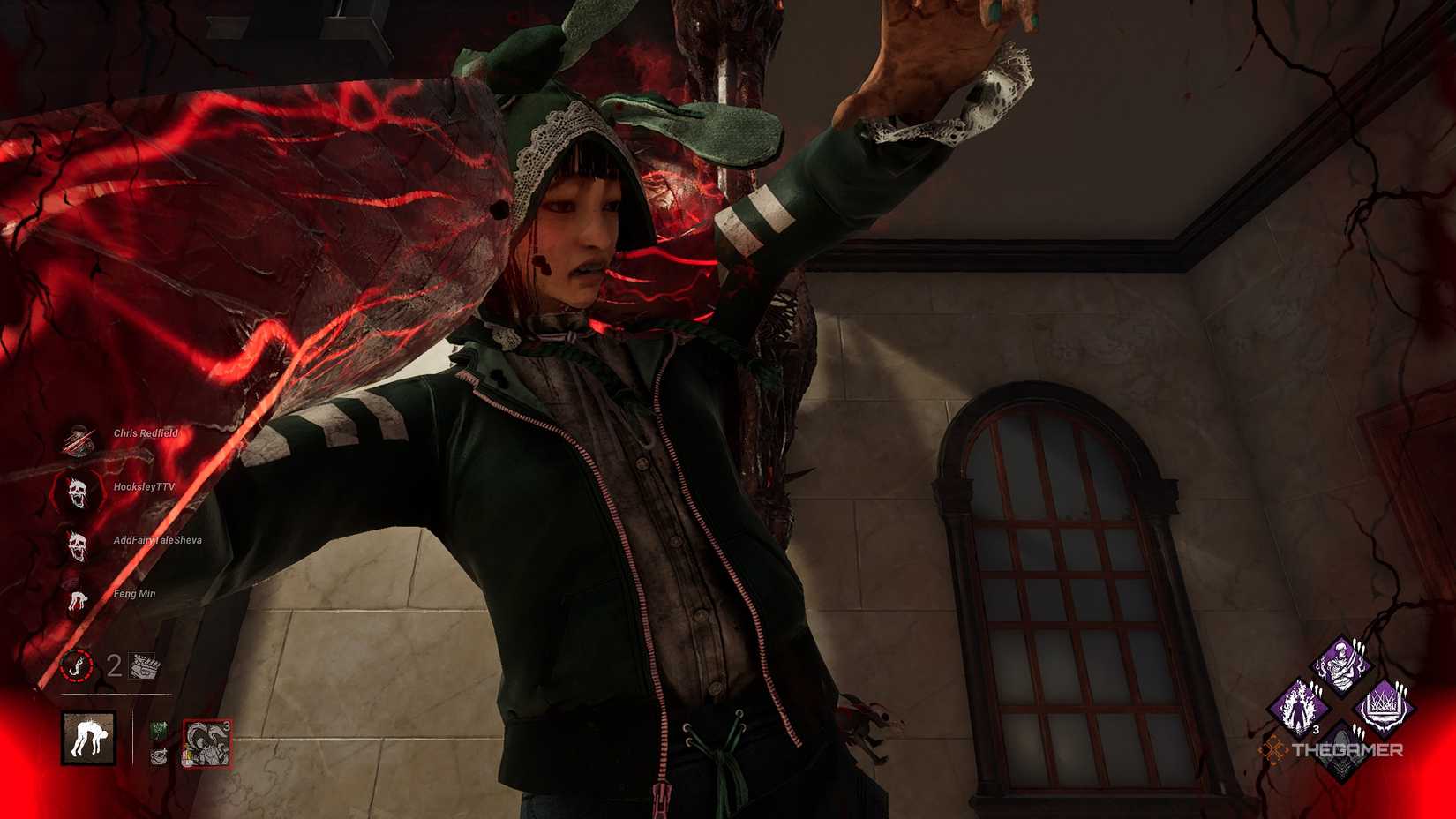Select the small lower add-on icon
1456x819 pixels.
click(x=159, y=755)
